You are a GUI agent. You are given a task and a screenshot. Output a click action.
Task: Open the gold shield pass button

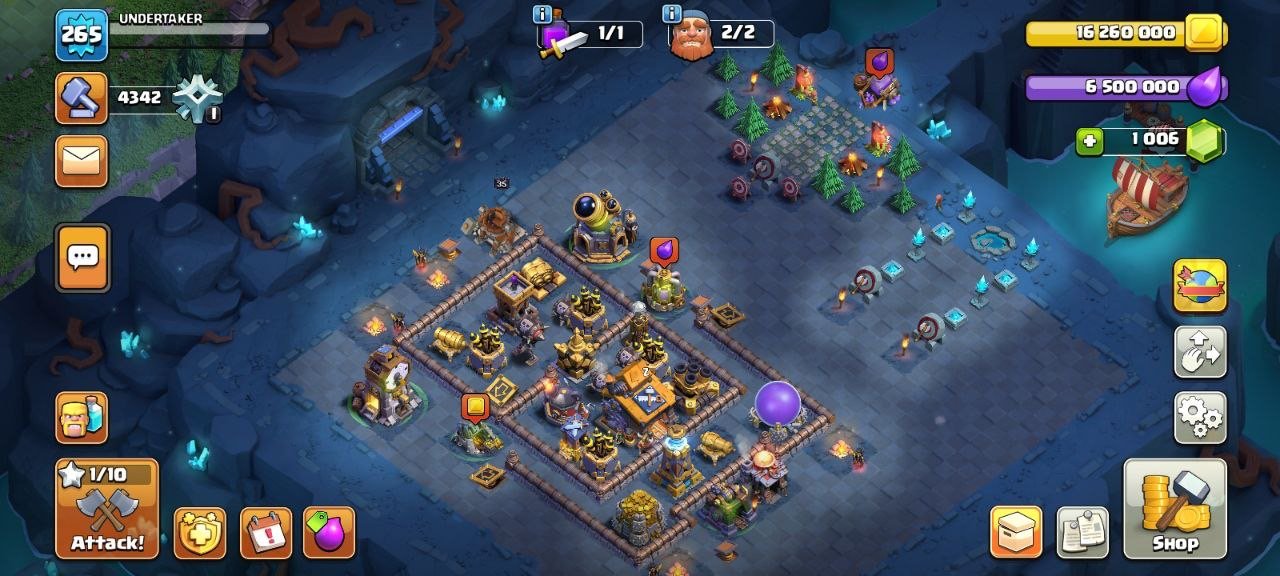coord(200,533)
